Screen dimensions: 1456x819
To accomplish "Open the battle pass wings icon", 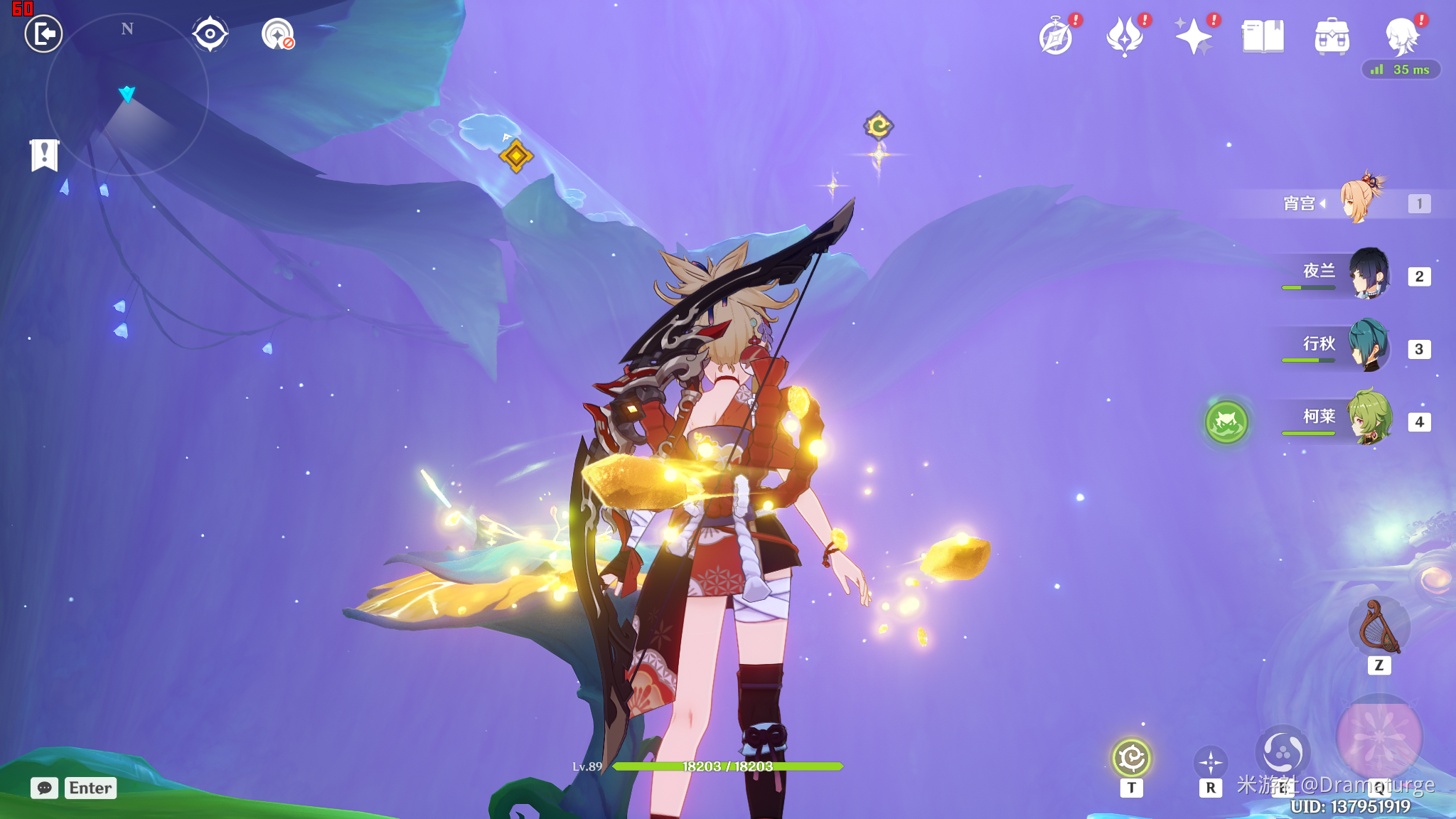I will 1125,36.
